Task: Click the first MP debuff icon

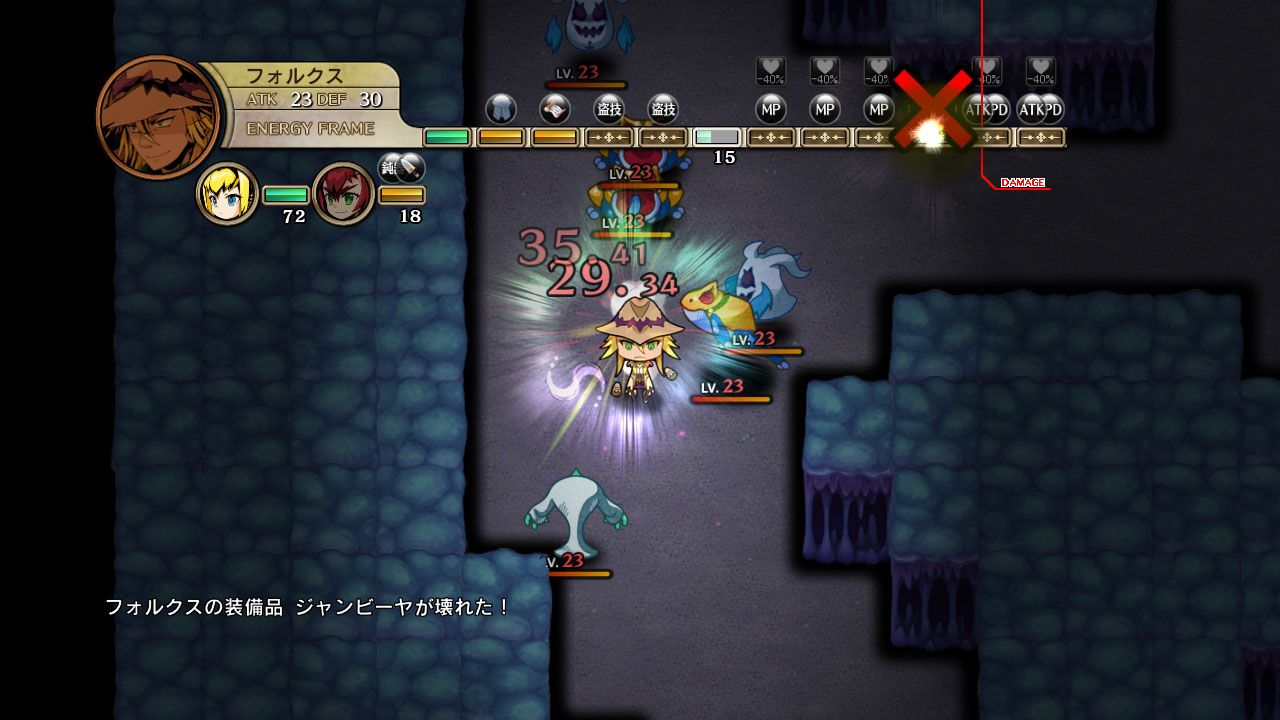Action: (770, 110)
